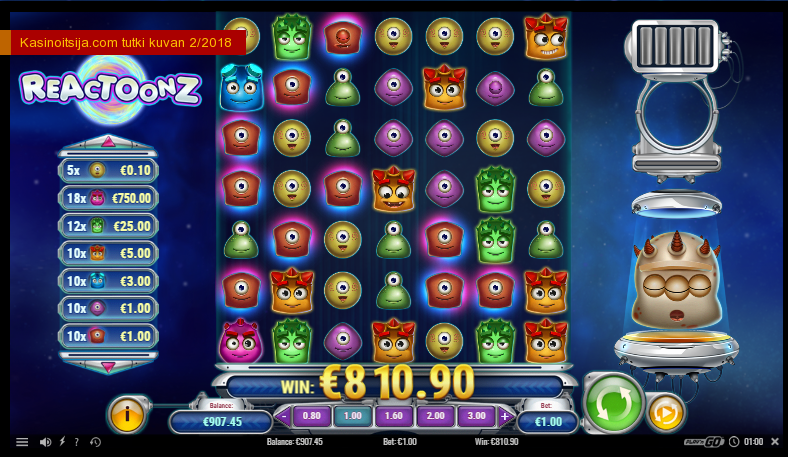Viewport: 788px width, 457px height.
Task: Select the 3.00 bet value
Action: click(x=476, y=416)
